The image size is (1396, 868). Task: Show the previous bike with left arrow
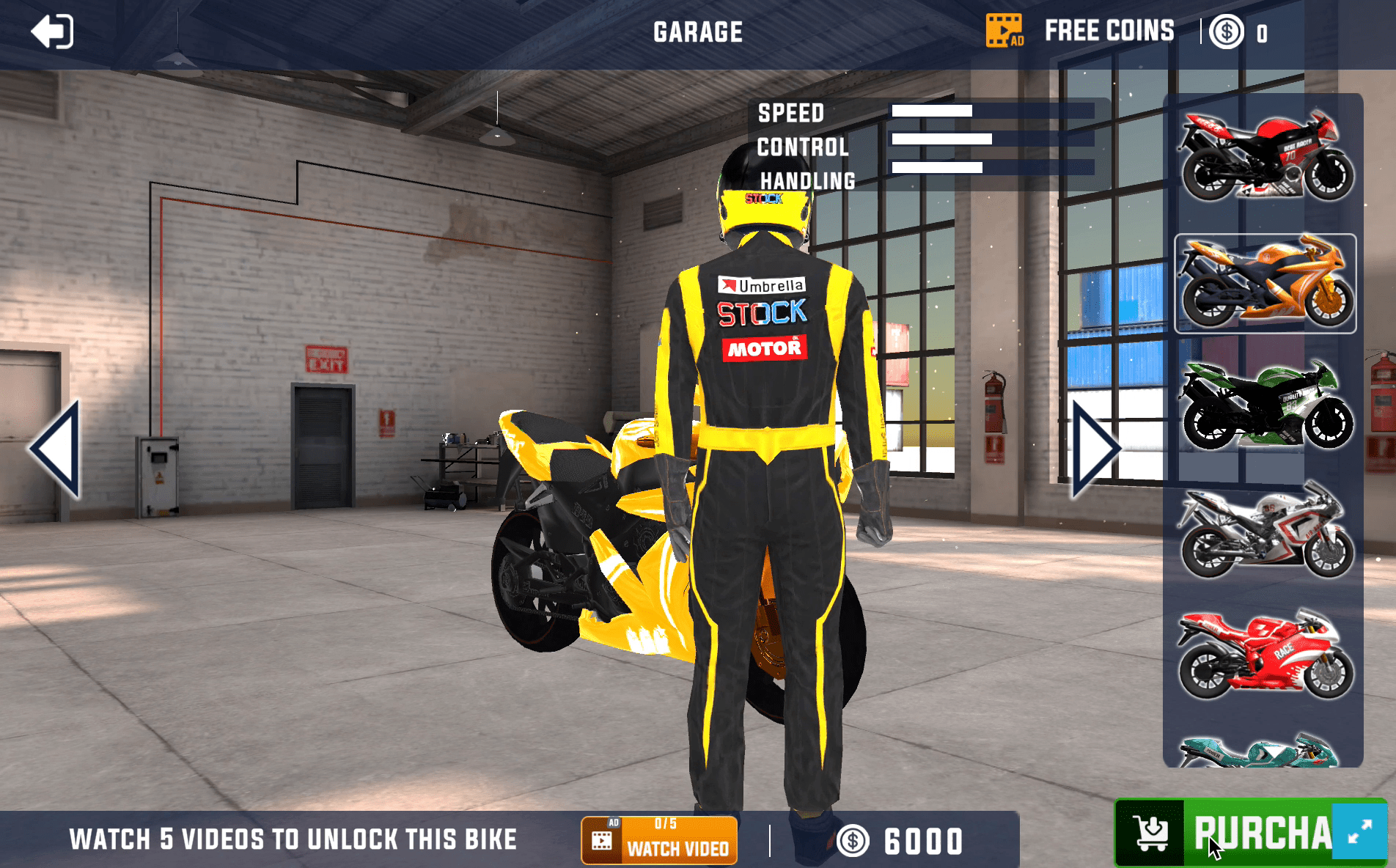56,449
